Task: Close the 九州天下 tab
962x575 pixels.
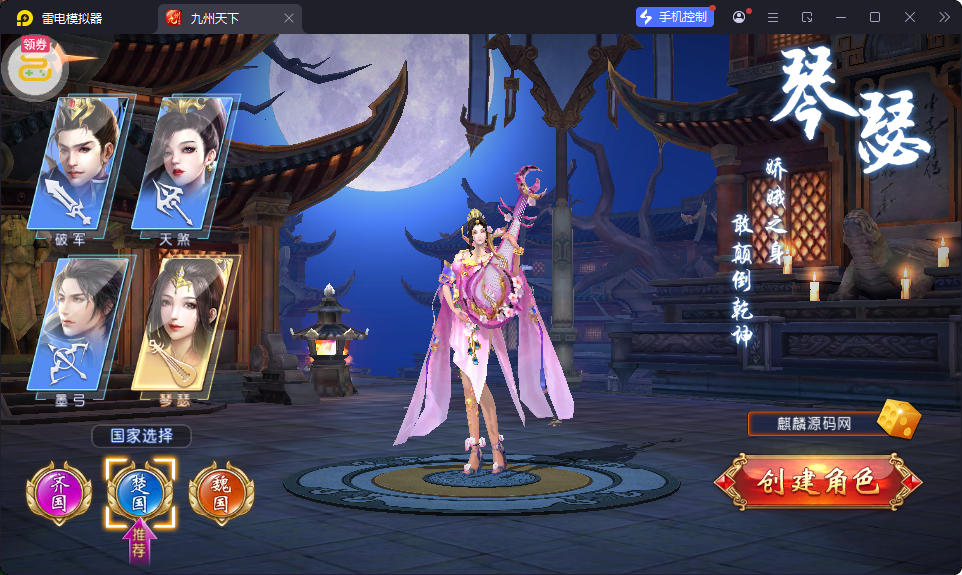Action: click(289, 18)
